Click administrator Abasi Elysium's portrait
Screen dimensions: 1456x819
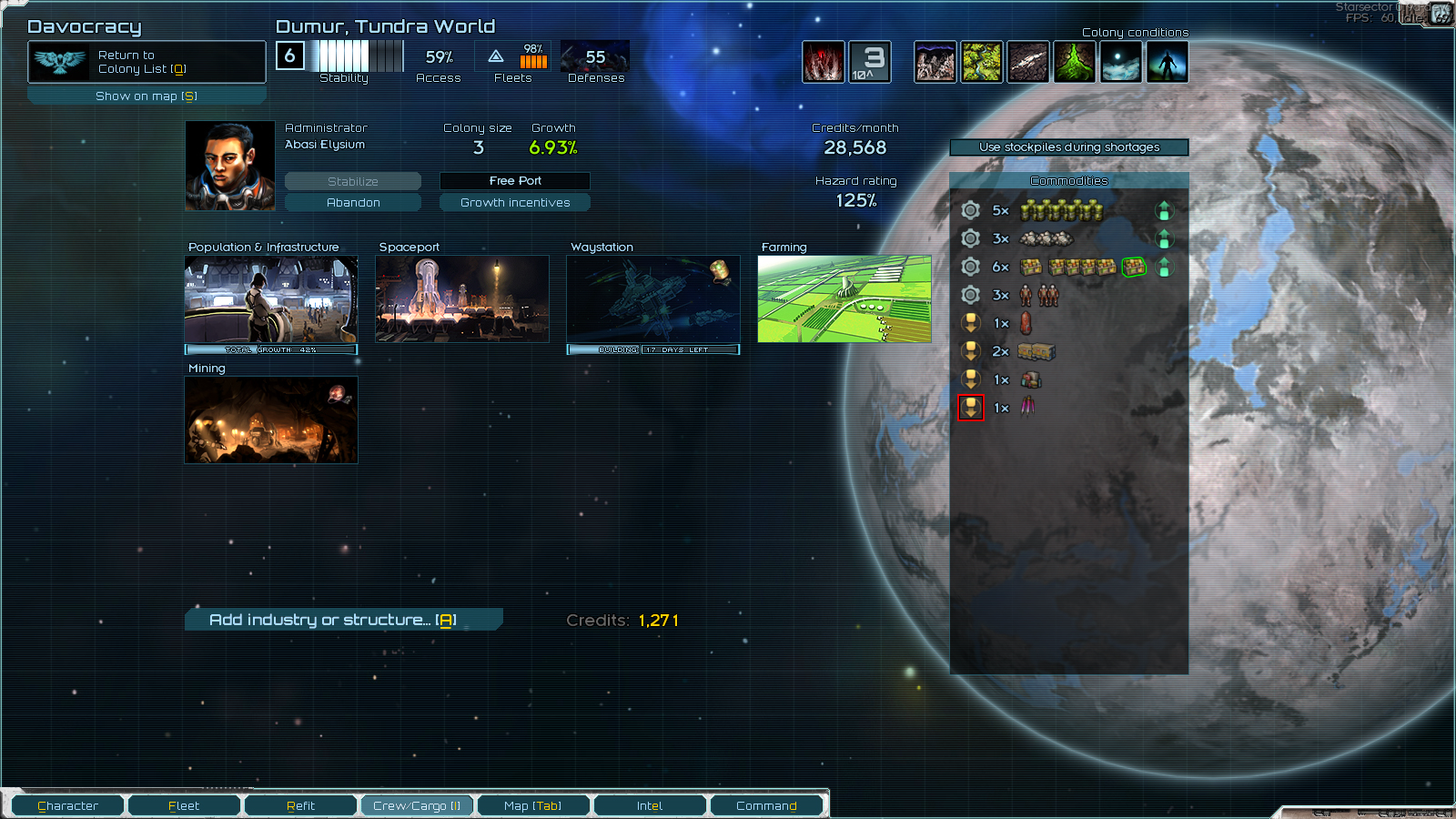tap(230, 167)
